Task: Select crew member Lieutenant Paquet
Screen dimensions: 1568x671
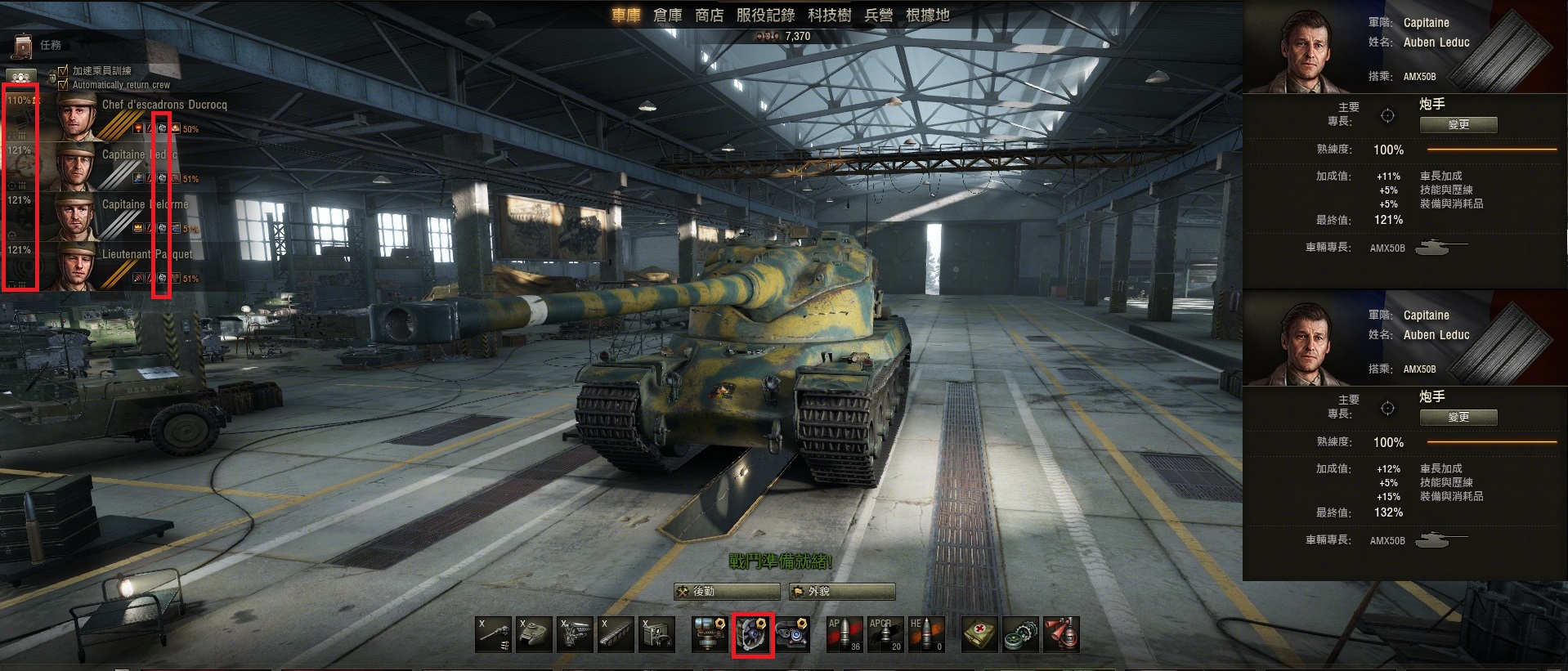Action: (147, 254)
